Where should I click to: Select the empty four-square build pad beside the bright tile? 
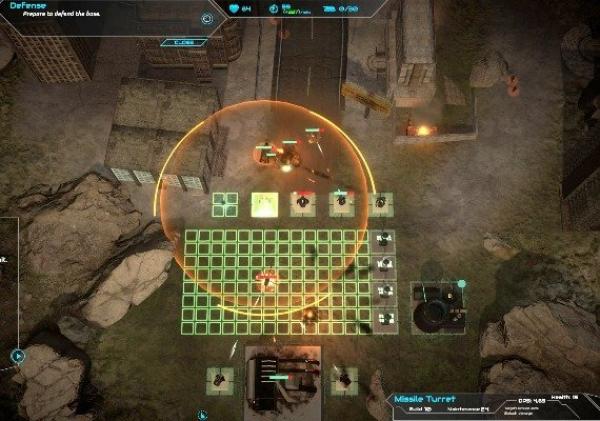pyautogui.click(x=225, y=204)
